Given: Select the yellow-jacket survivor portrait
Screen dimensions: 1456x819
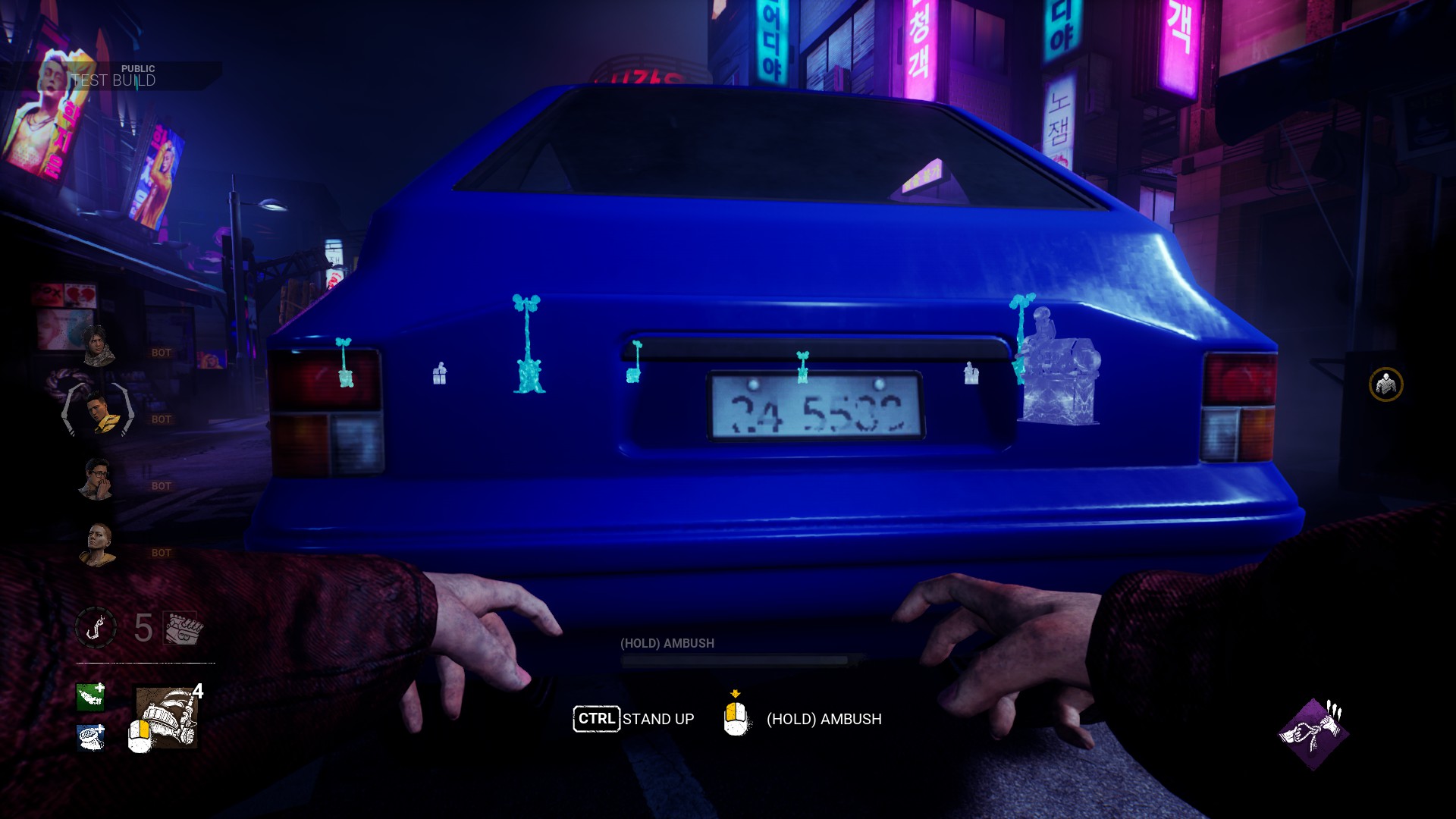Looking at the screenshot, I should pyautogui.click(x=99, y=413).
